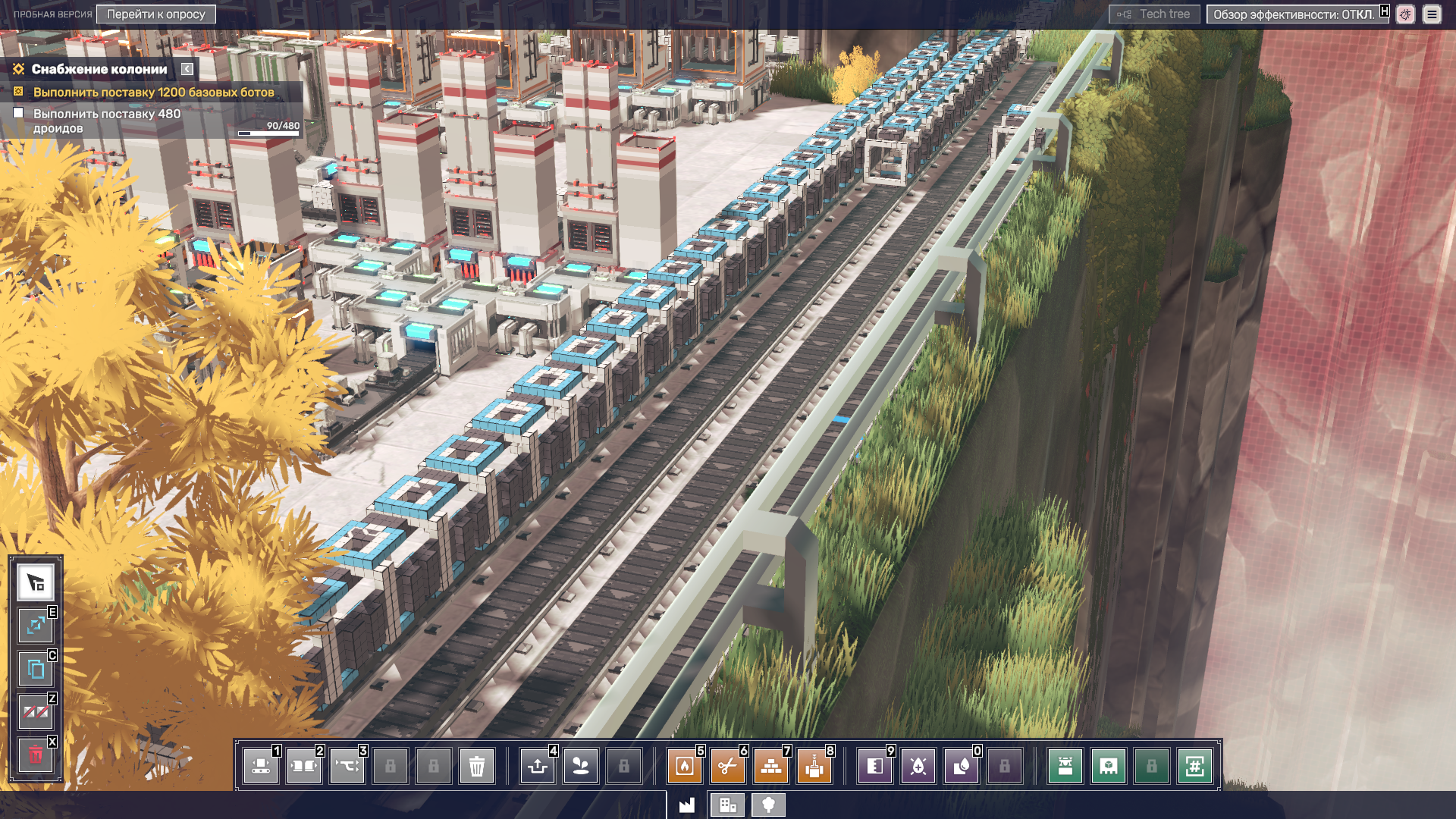Viewport: 1456px width, 819px height.
Task: Select the 1200 basic bots delivery objective
Action: pyautogui.click(x=153, y=93)
